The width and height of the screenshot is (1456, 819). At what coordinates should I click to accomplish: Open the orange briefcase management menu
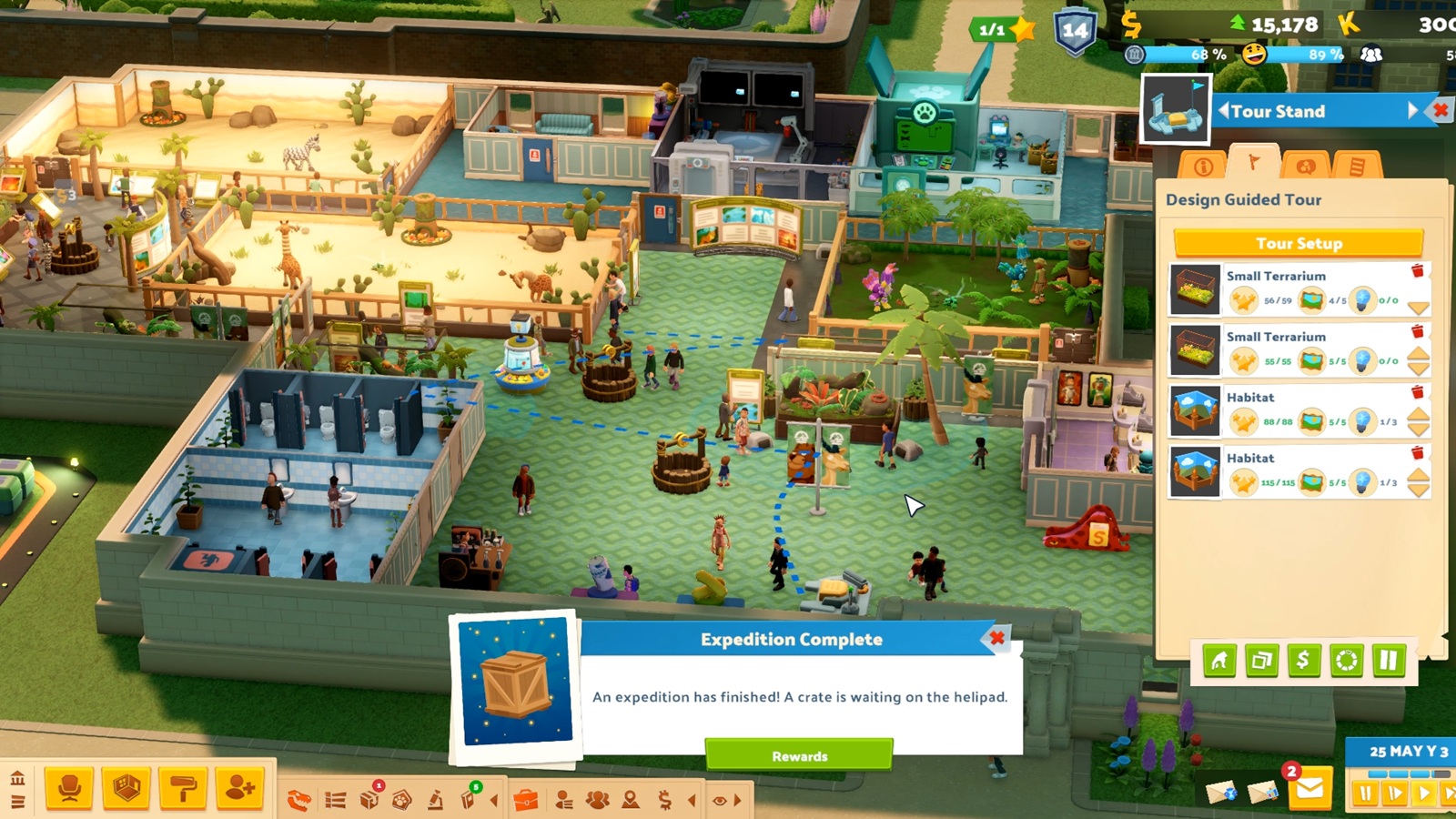(526, 801)
